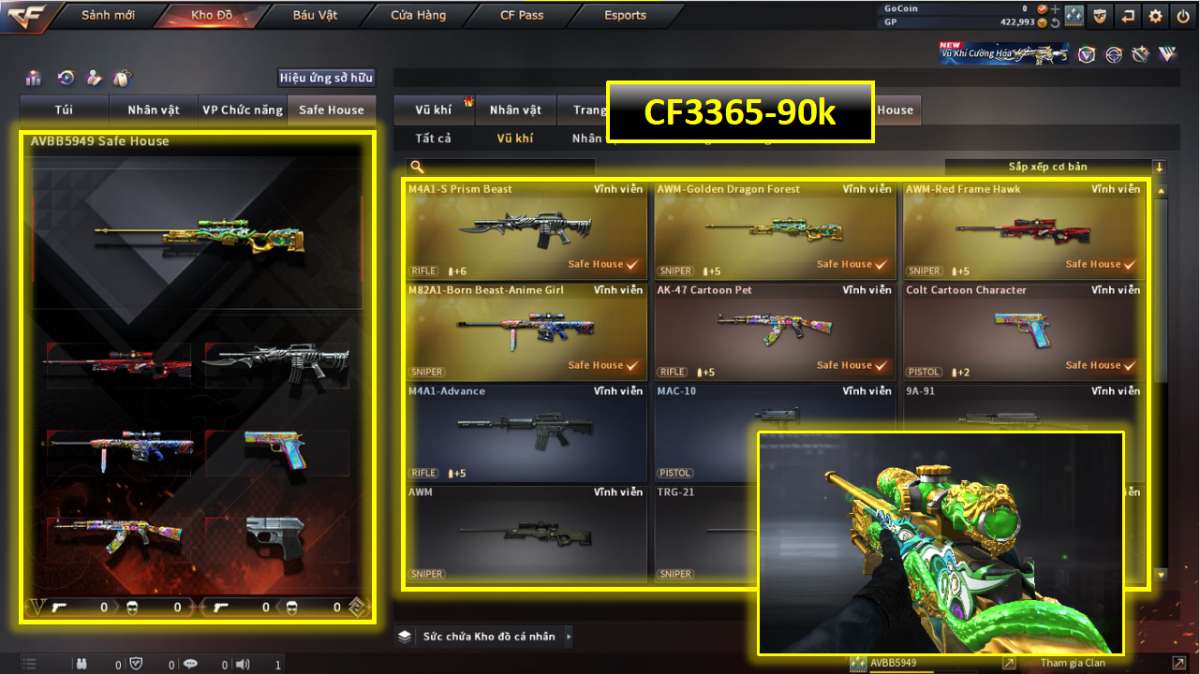Image resolution: width=1200 pixels, height=674 pixels.
Task: Pick the AWM-Red Frame Hawk card
Action: [1023, 230]
